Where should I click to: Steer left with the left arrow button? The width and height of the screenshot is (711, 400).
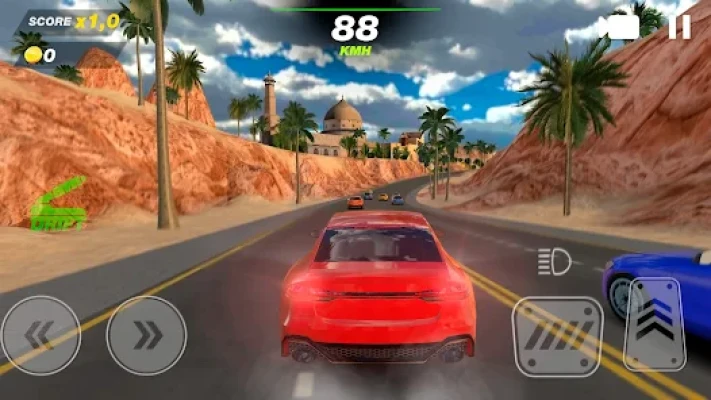point(40,335)
